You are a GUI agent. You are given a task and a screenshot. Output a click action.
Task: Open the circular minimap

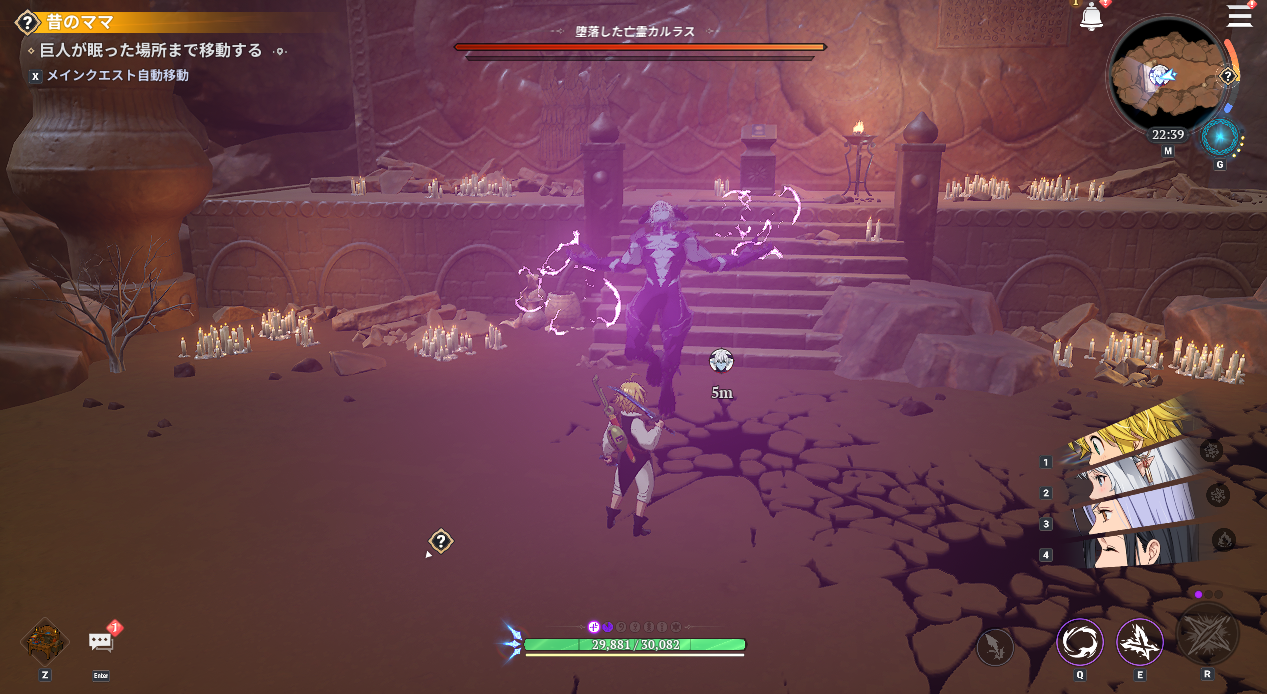tap(1166, 77)
